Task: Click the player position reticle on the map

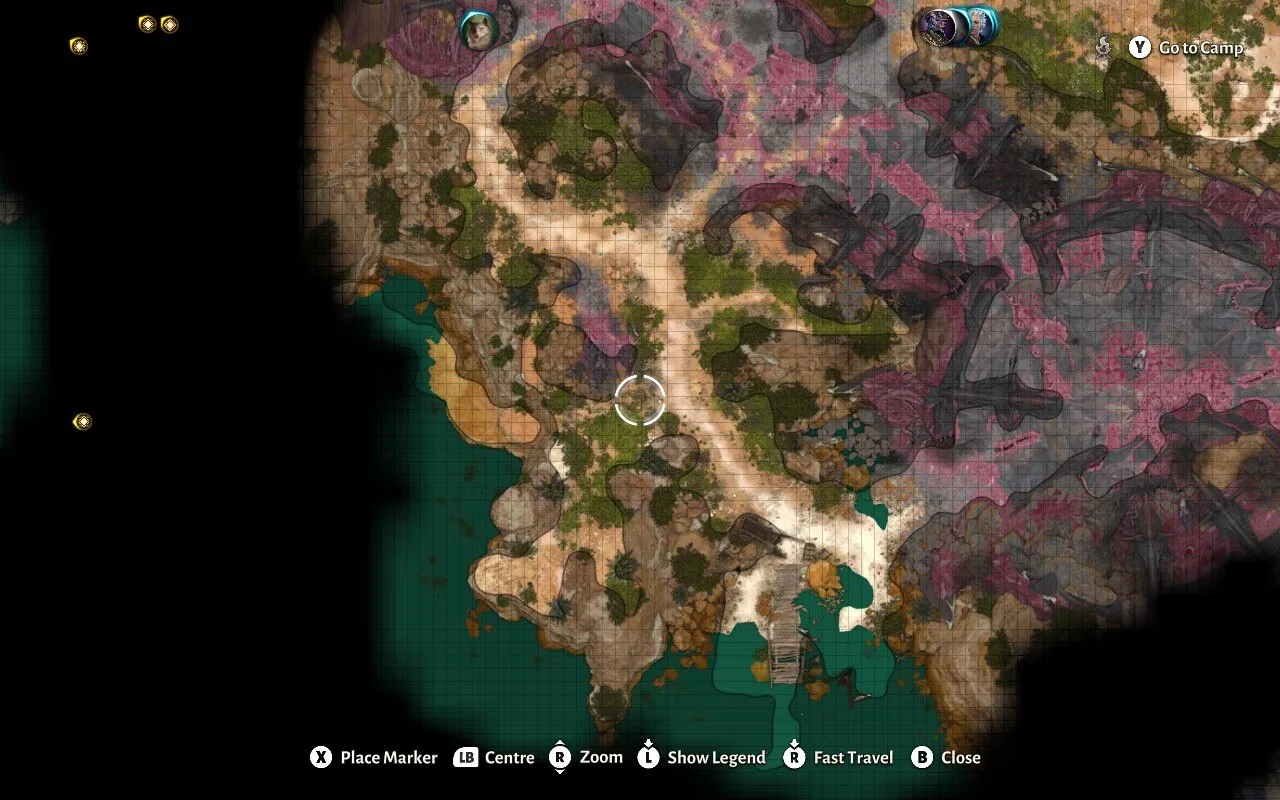Action: tap(640, 399)
